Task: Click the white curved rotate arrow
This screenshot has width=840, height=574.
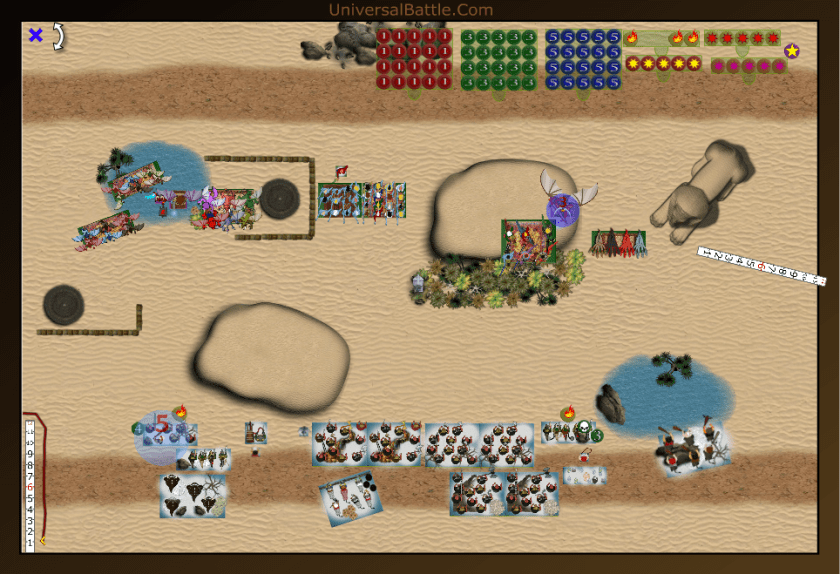Action: coord(58,37)
